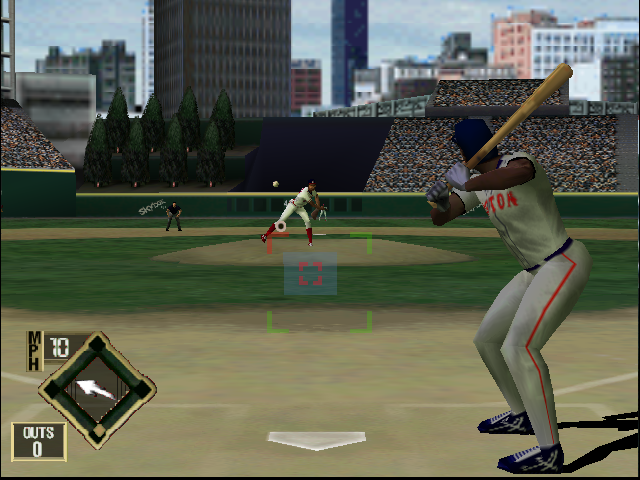Select the red batting target reticle
640x480 pixels.
coord(310,274)
